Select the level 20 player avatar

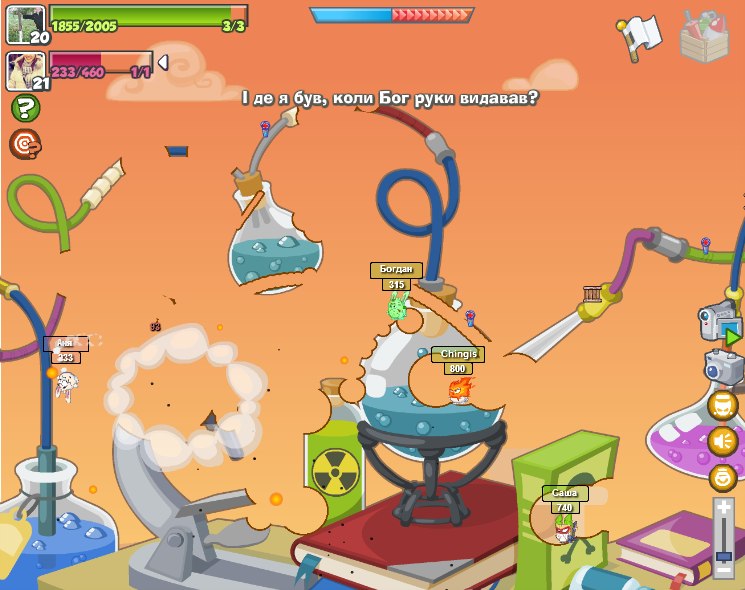26,24
